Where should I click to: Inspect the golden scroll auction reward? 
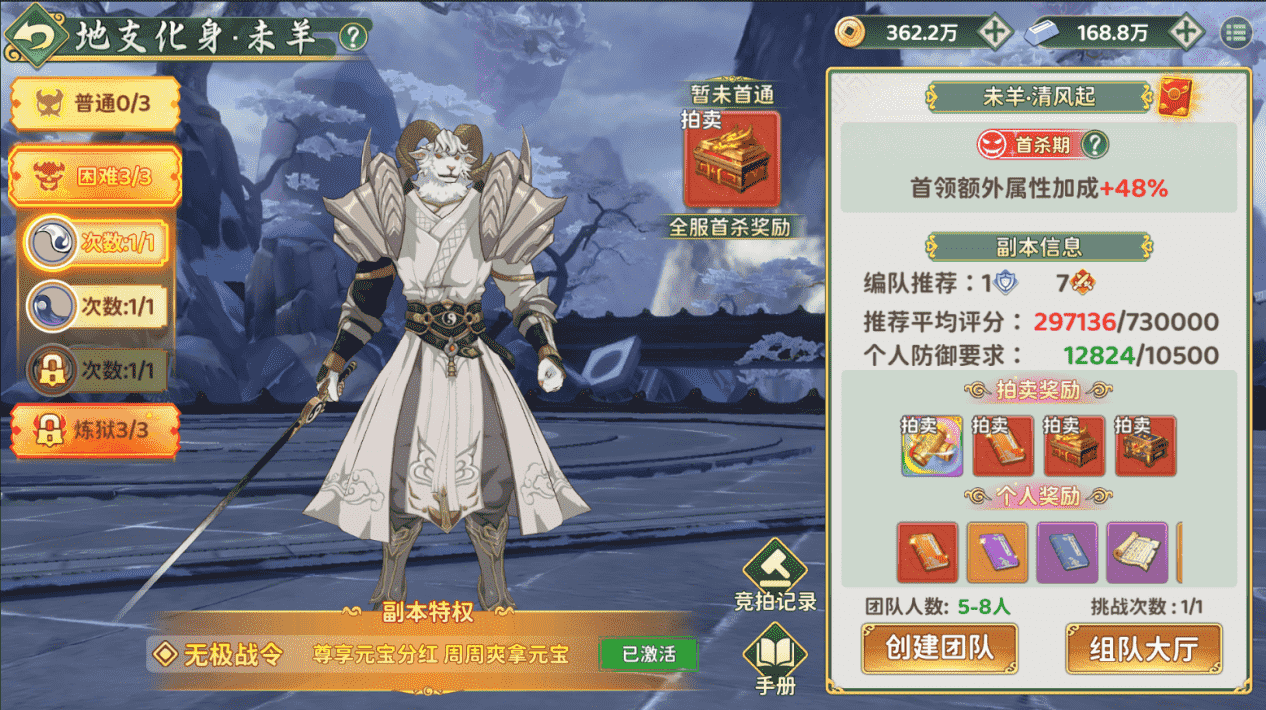pos(931,446)
